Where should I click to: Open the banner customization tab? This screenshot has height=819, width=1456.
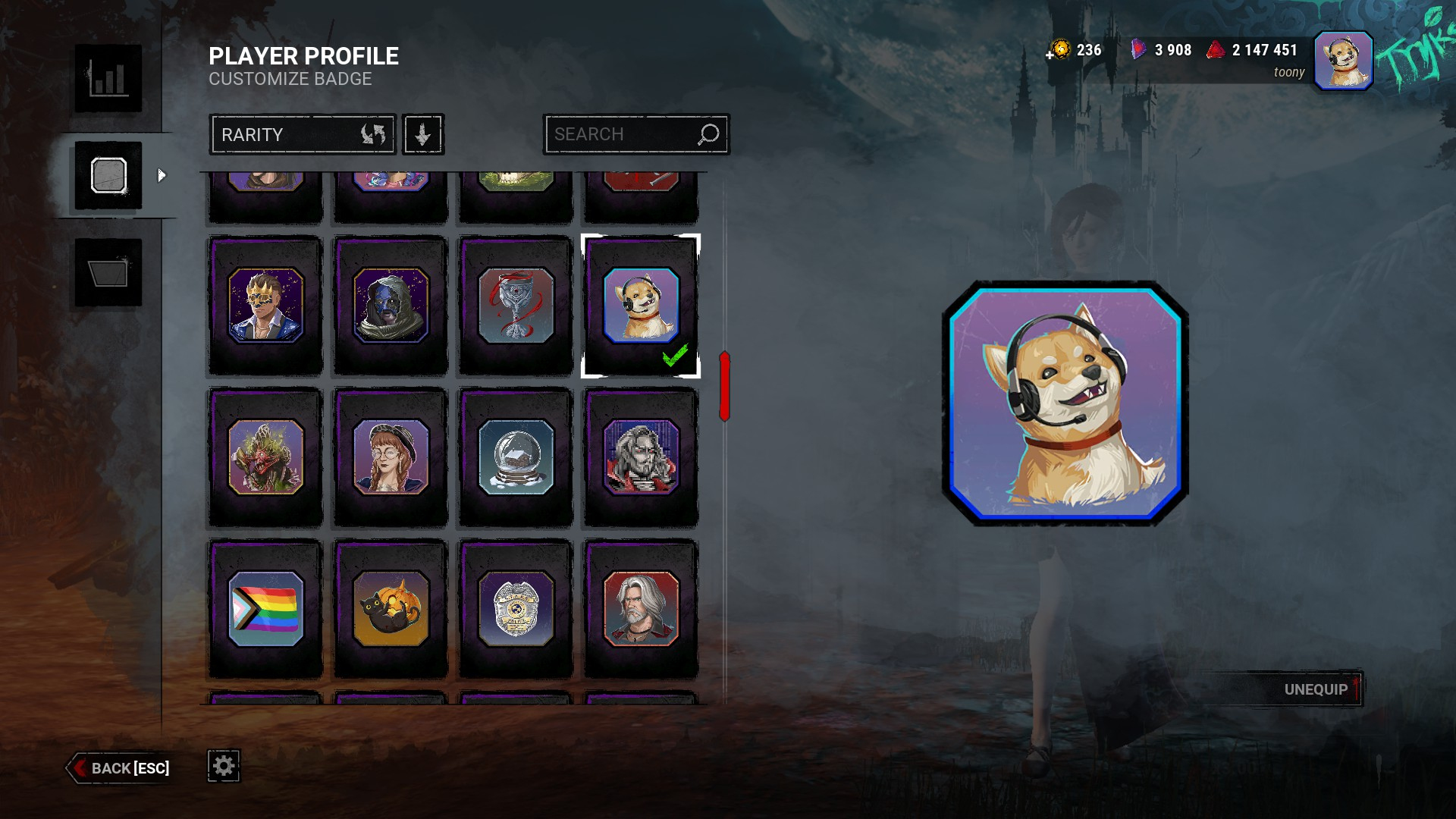[x=108, y=273]
